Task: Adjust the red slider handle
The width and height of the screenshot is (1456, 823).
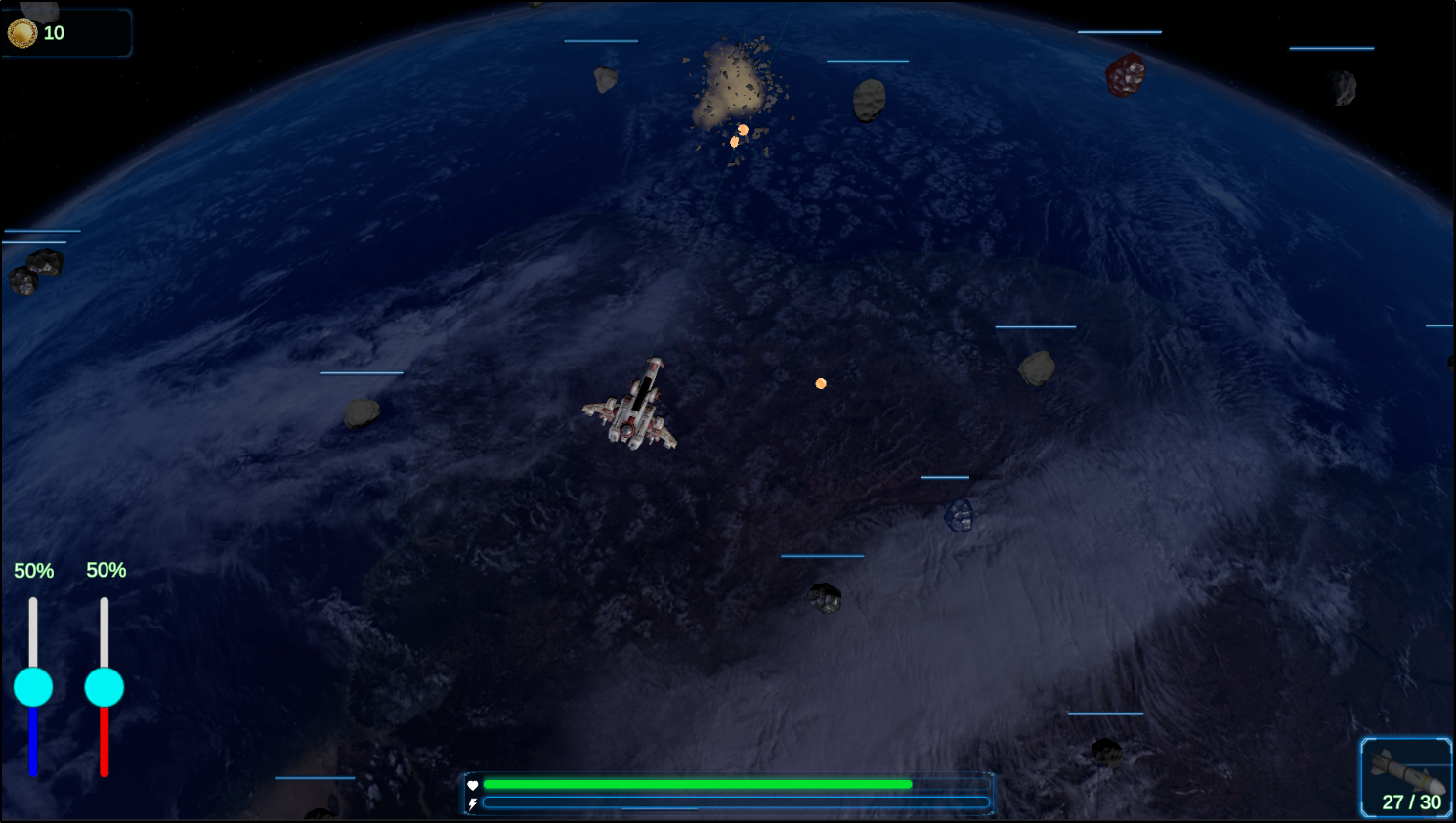Action: point(105,687)
